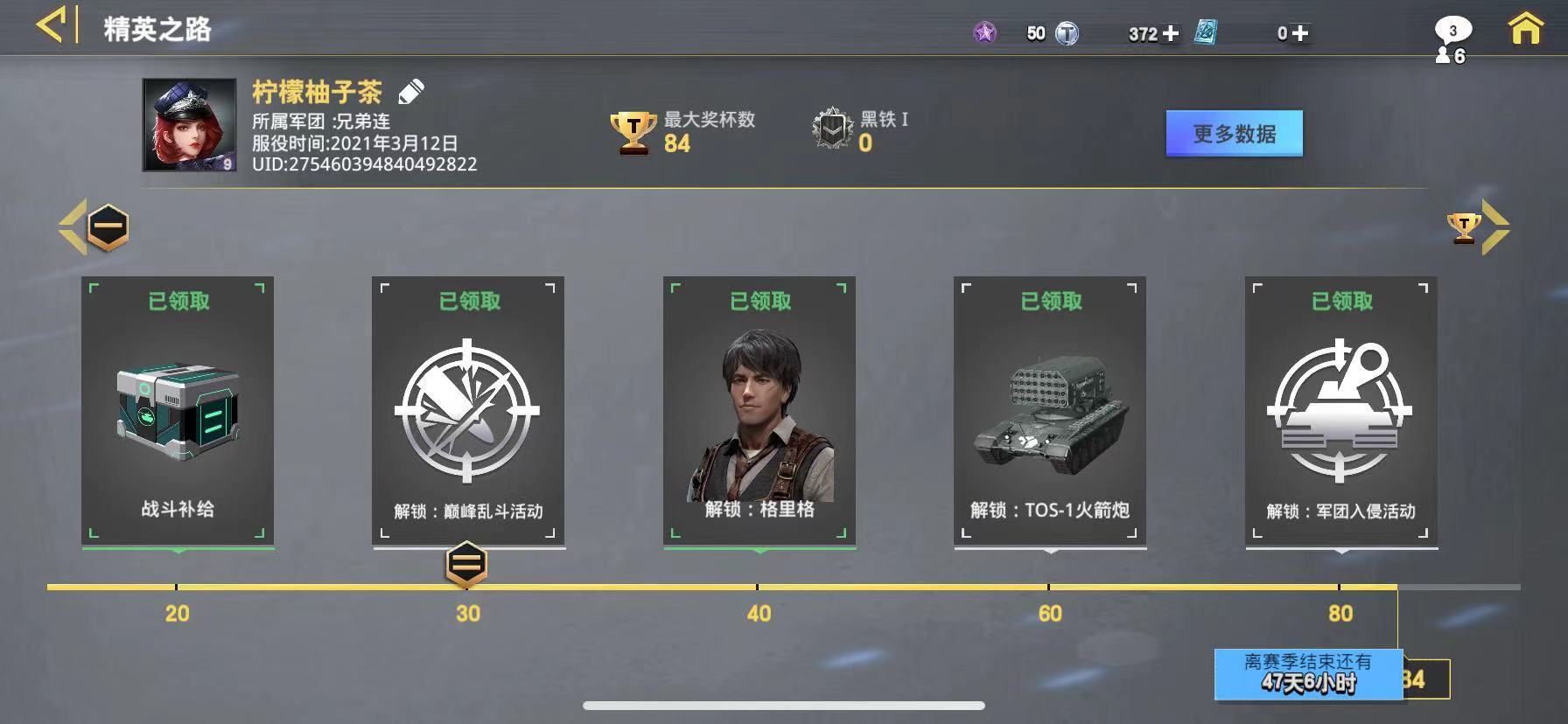Select the tier two hexagon marker on progress bar
Viewport: 1568px width, 724px height.
coord(466,564)
